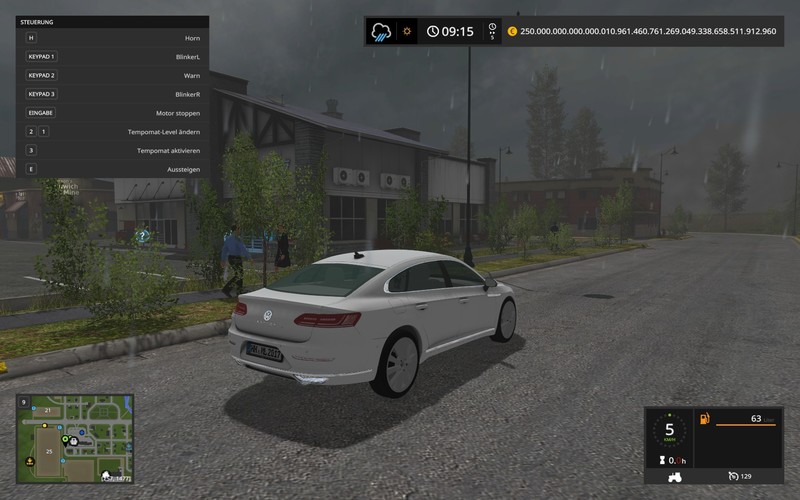This screenshot has width=800, height=500.
Task: Select the orange fuel pump icon
Action: (x=704, y=418)
